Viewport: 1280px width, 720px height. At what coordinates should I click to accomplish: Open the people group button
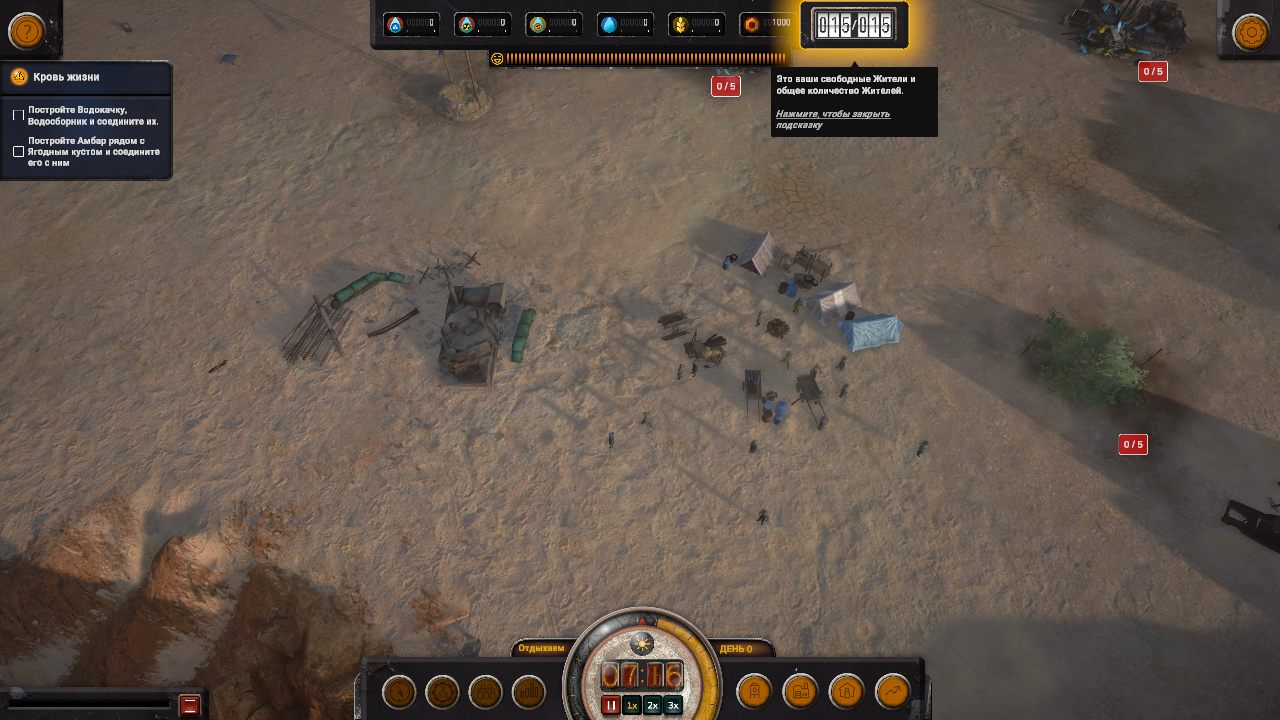point(486,691)
